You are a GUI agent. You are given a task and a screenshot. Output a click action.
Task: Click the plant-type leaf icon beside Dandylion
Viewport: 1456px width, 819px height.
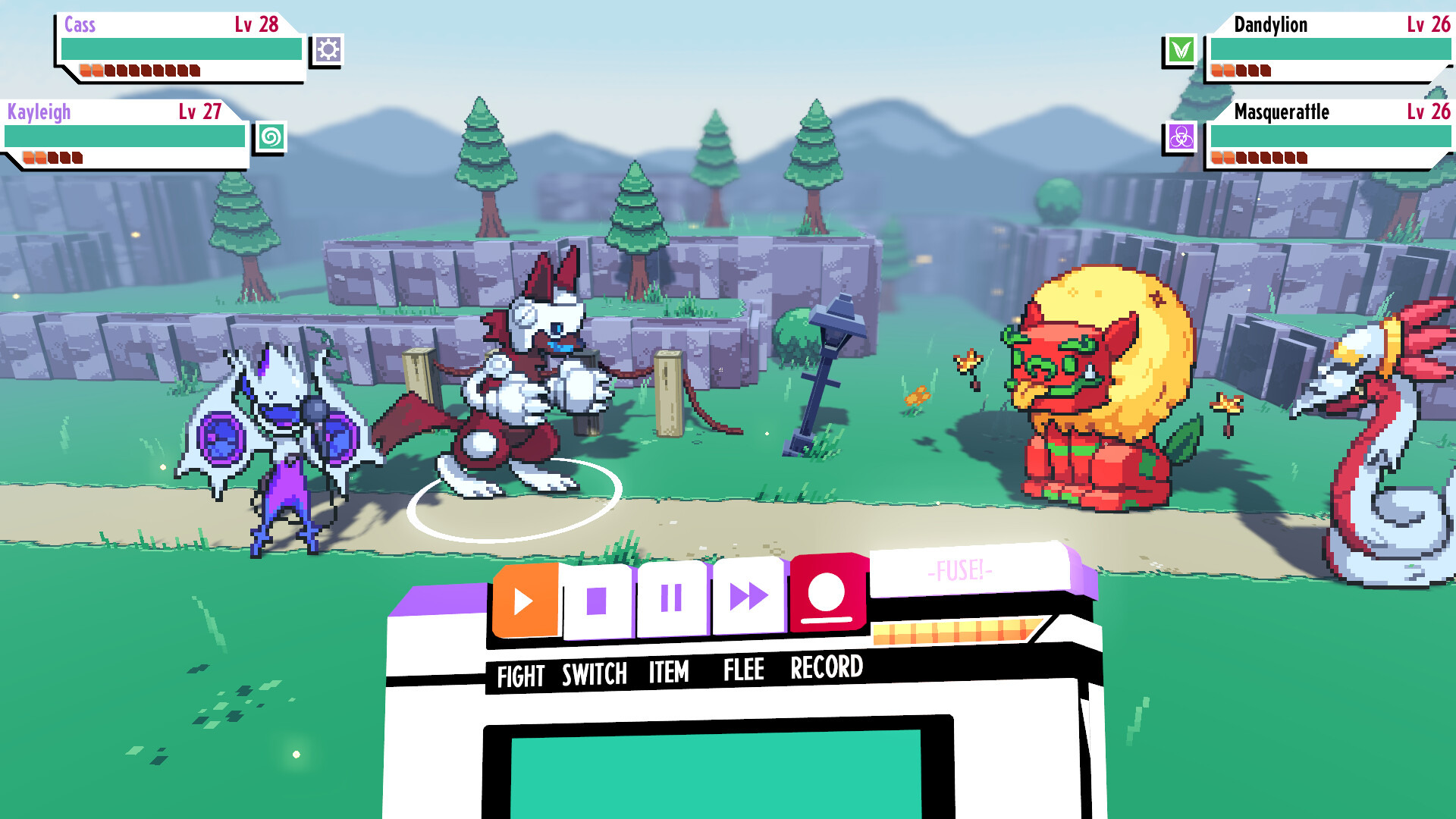click(x=1181, y=50)
